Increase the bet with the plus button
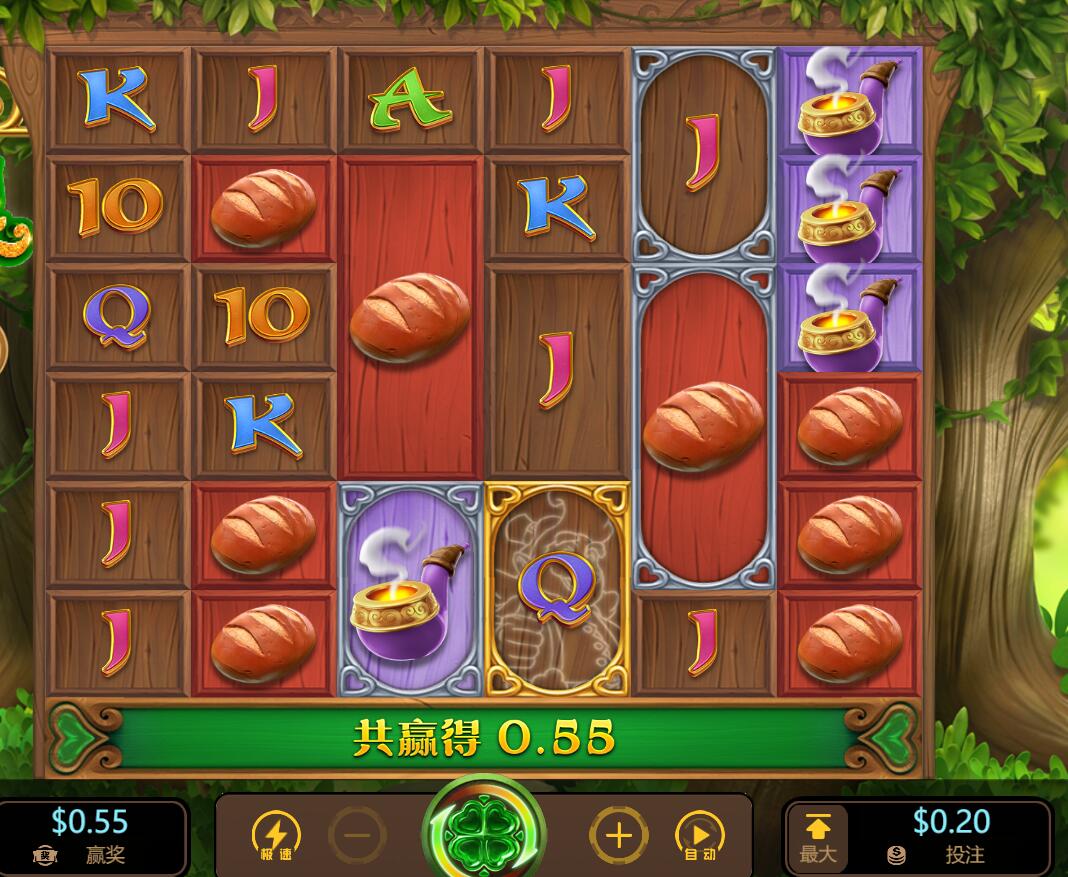 click(x=618, y=835)
